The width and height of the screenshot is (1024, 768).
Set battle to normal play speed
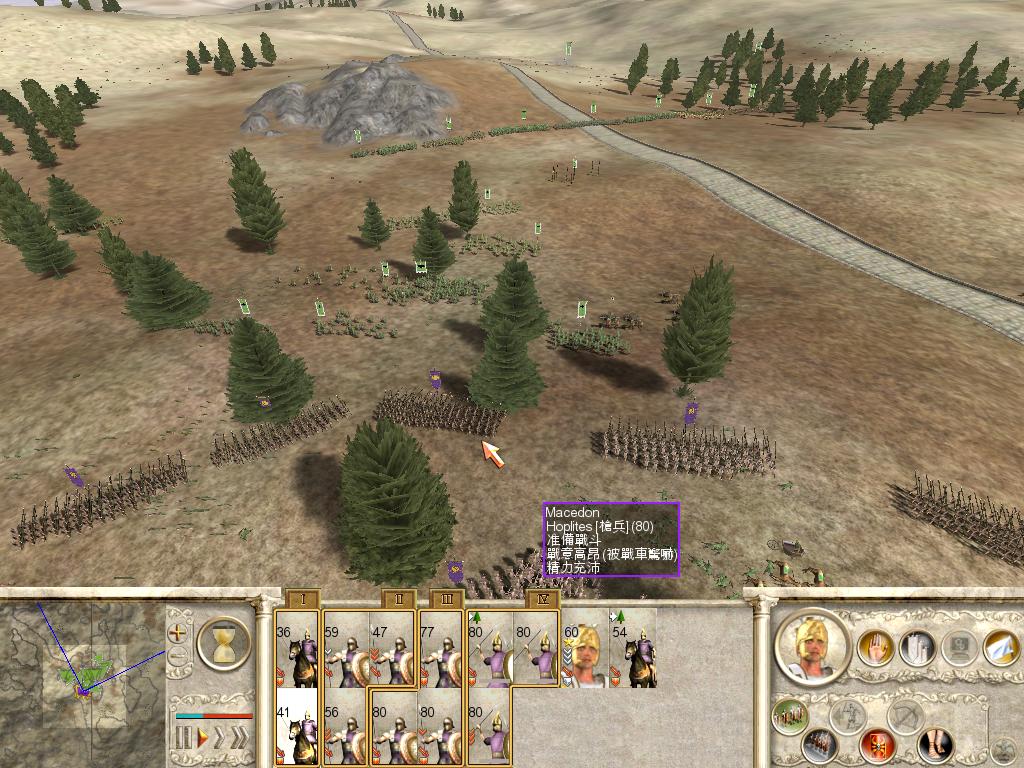coord(201,739)
